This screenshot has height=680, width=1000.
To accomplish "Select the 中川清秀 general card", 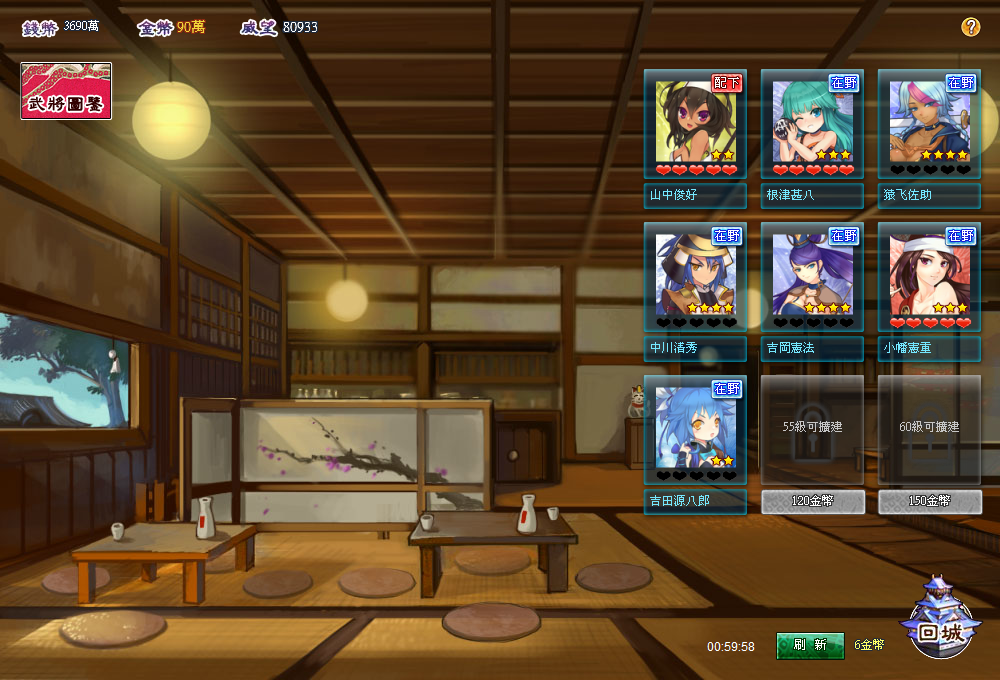I will [695, 278].
